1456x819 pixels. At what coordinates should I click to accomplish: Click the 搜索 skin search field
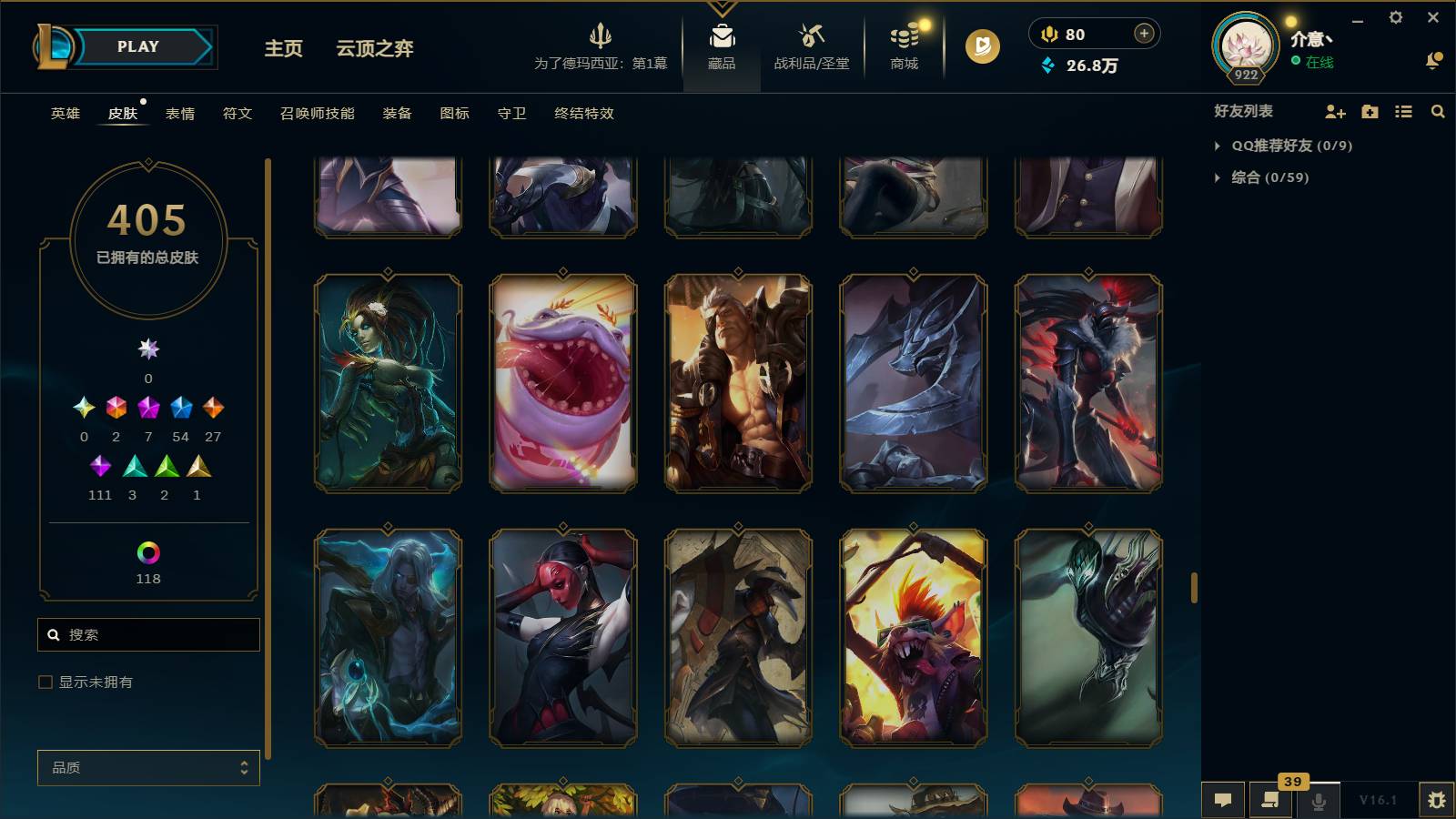pyautogui.click(x=148, y=634)
